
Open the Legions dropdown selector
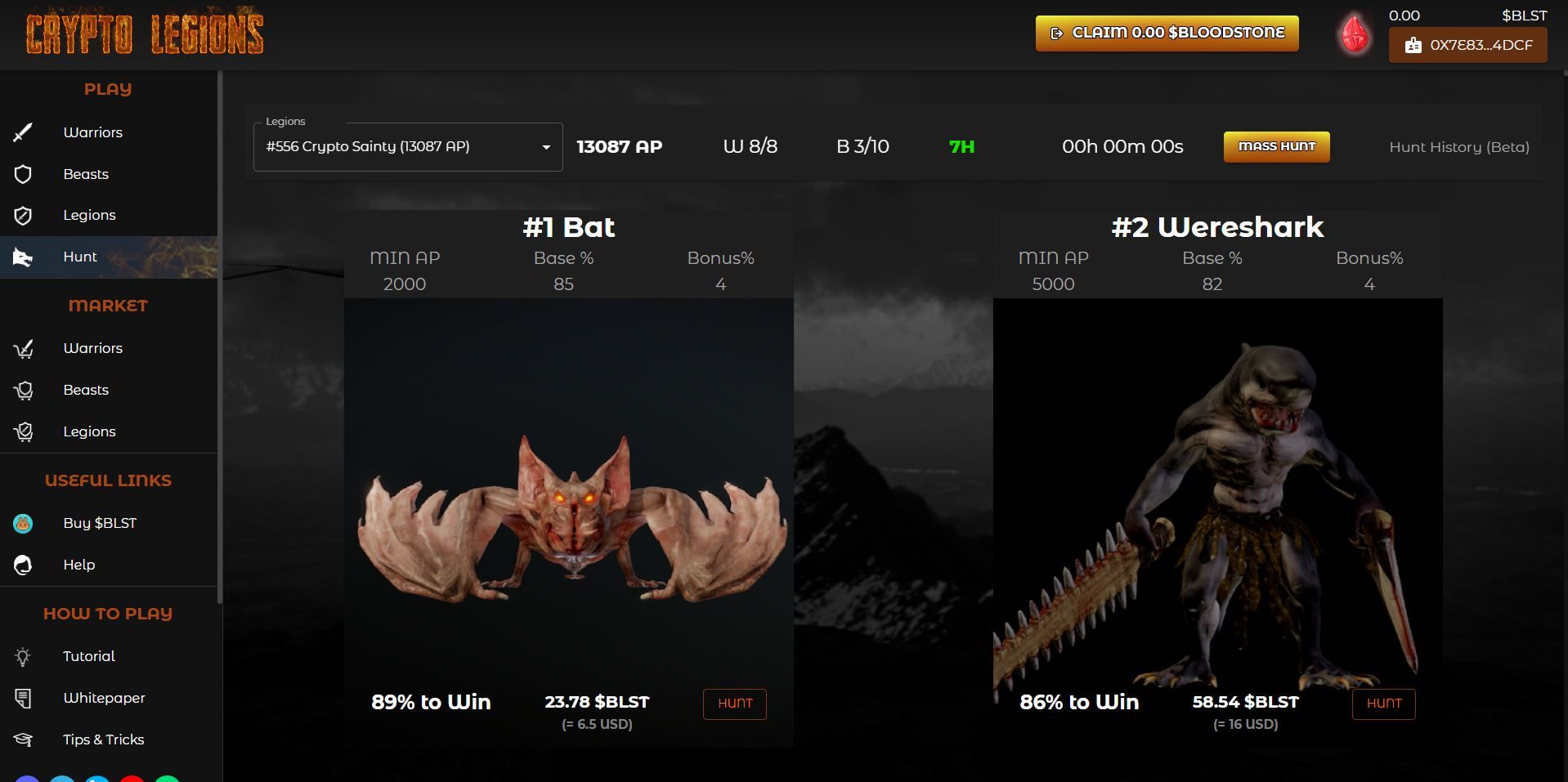point(408,147)
